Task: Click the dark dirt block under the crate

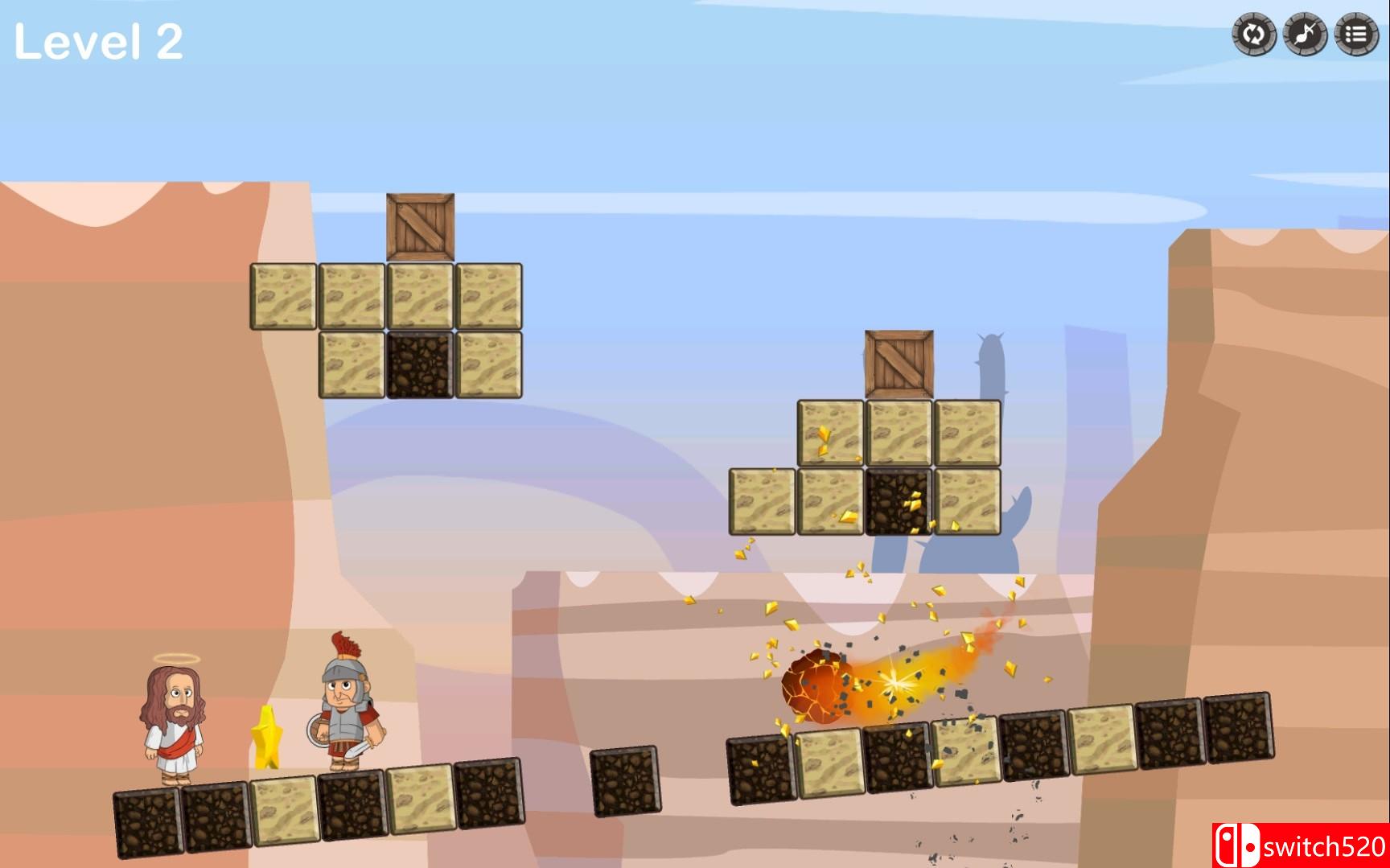Action: coord(421,366)
